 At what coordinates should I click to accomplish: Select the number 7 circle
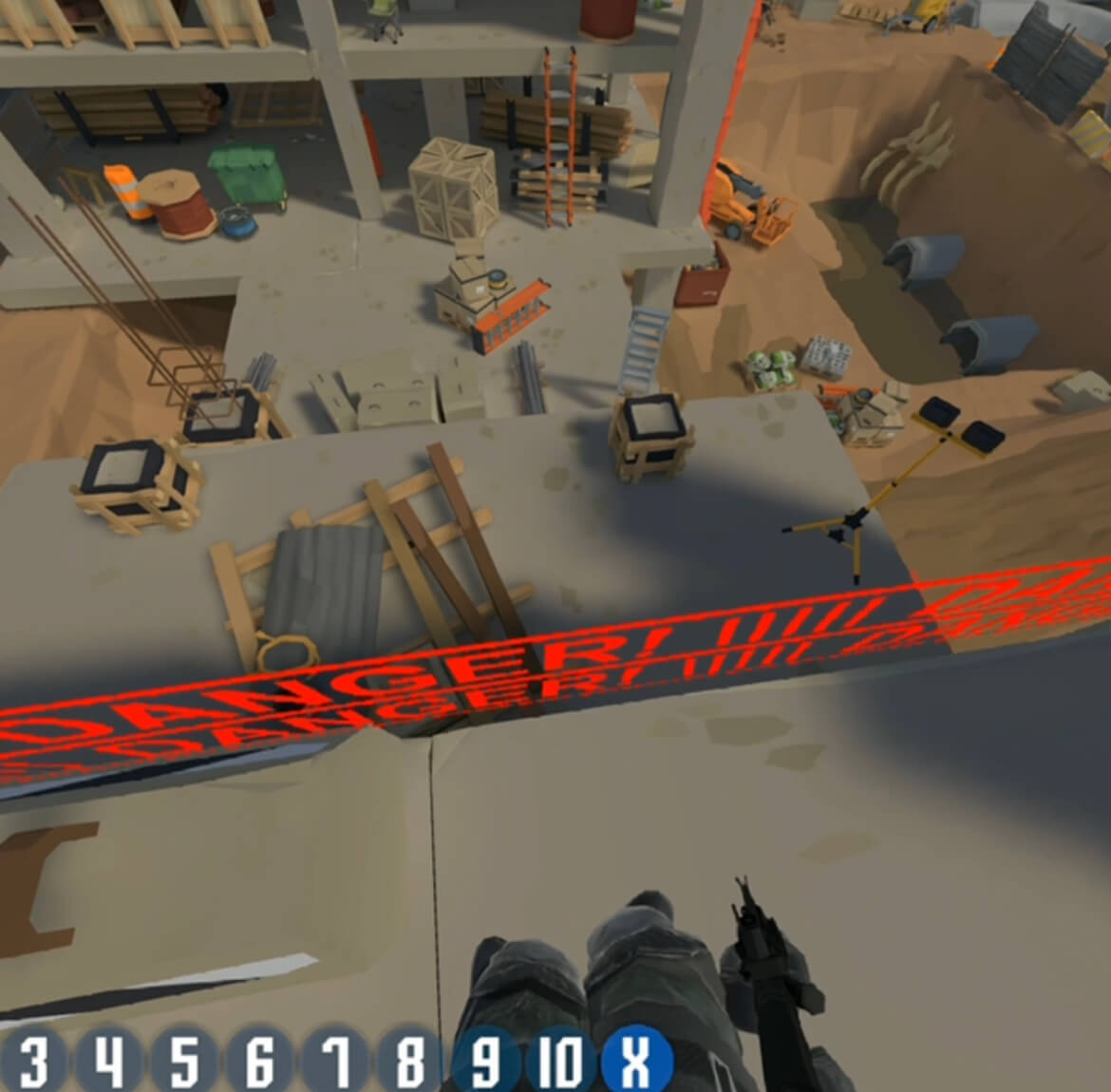(x=334, y=1061)
